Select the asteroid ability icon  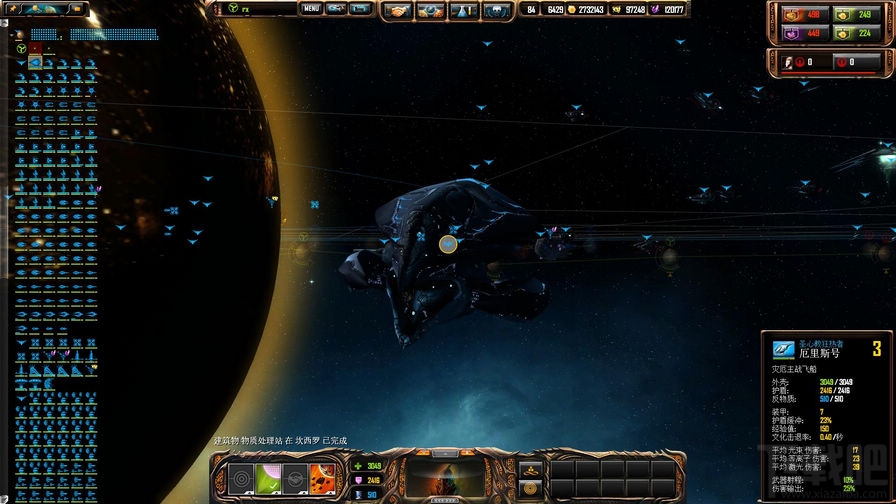point(322,479)
